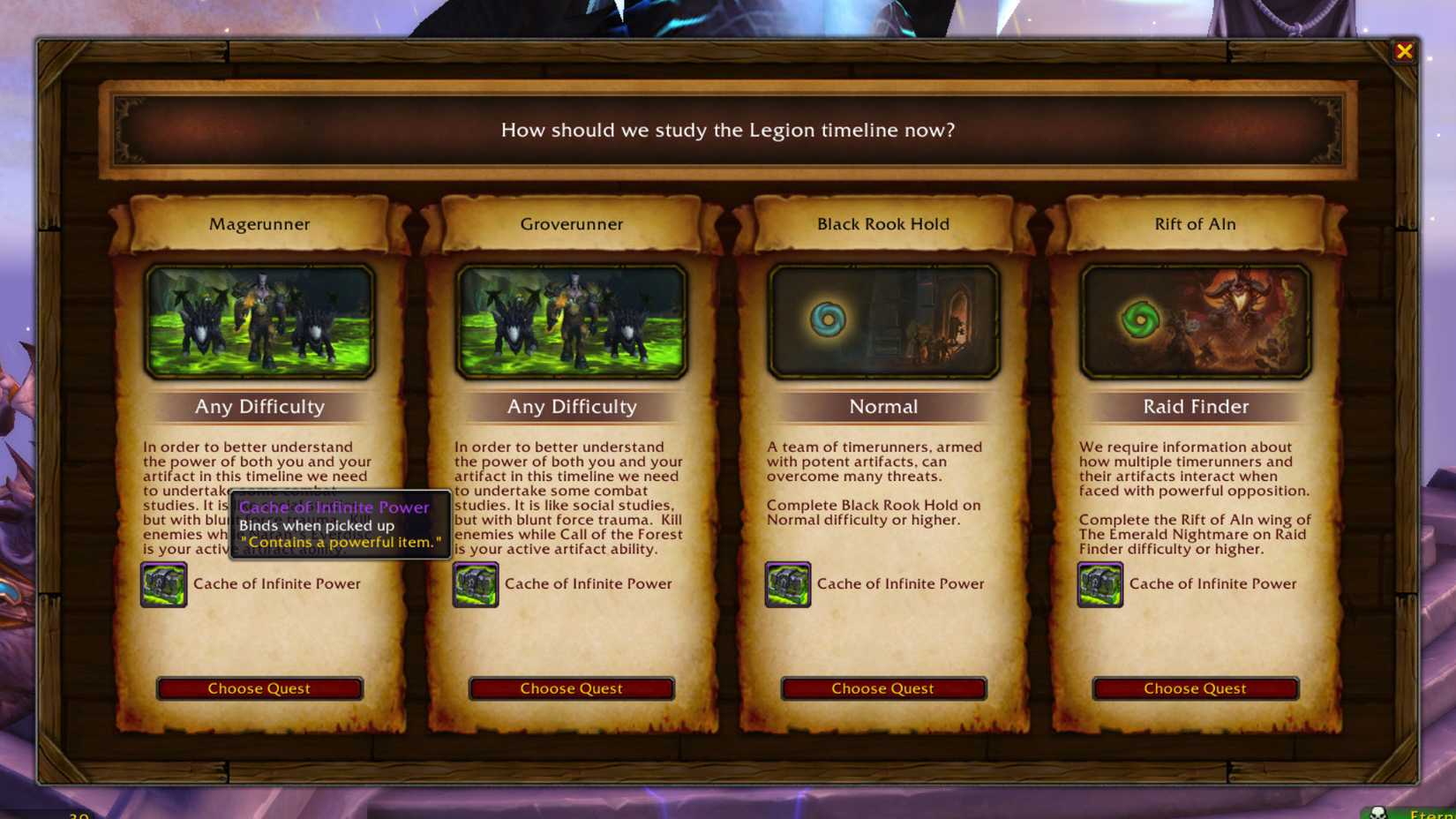
Task: Click the demon raid image on the Rift of Aln card
Action: [x=1227, y=321]
